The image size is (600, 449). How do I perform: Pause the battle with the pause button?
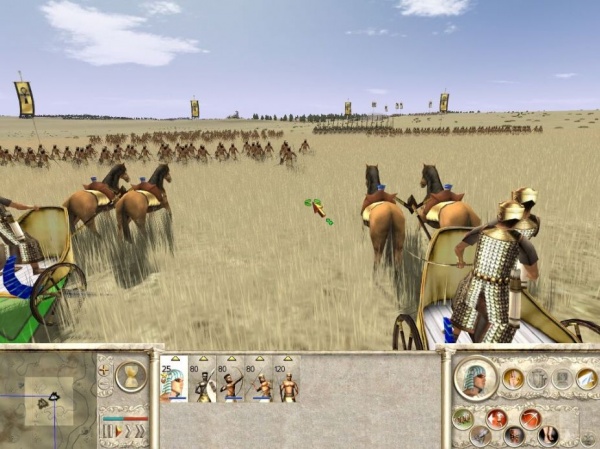click(108, 431)
